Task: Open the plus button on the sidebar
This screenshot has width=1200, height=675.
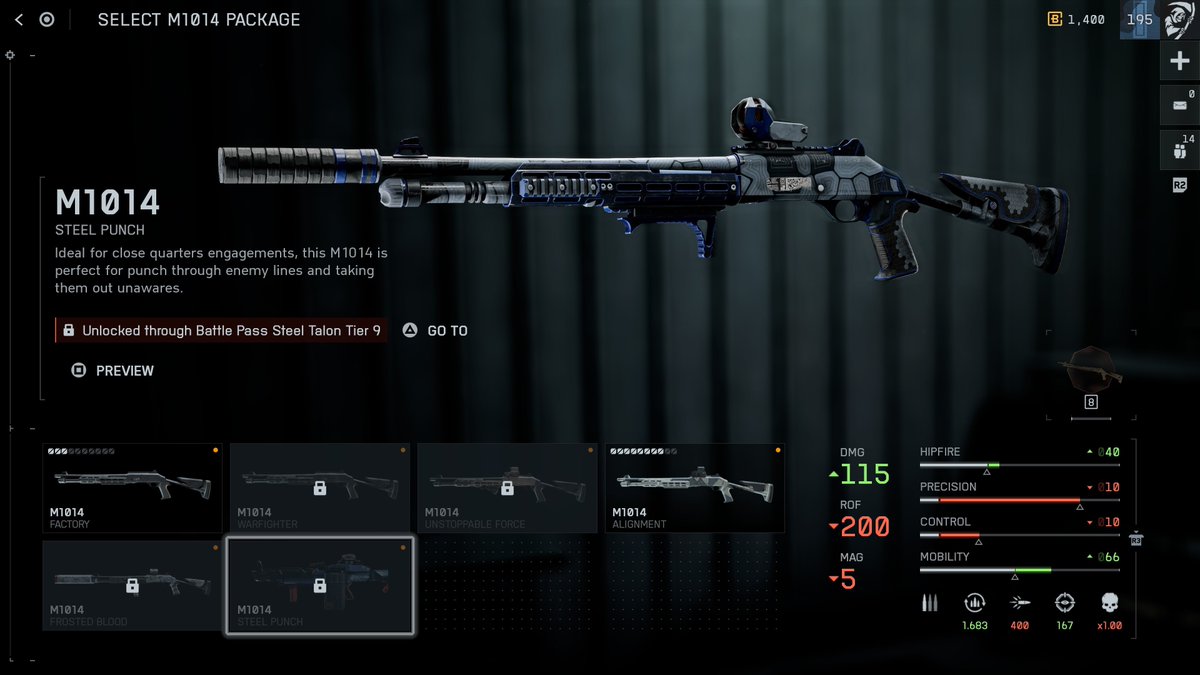Action: tap(1180, 62)
